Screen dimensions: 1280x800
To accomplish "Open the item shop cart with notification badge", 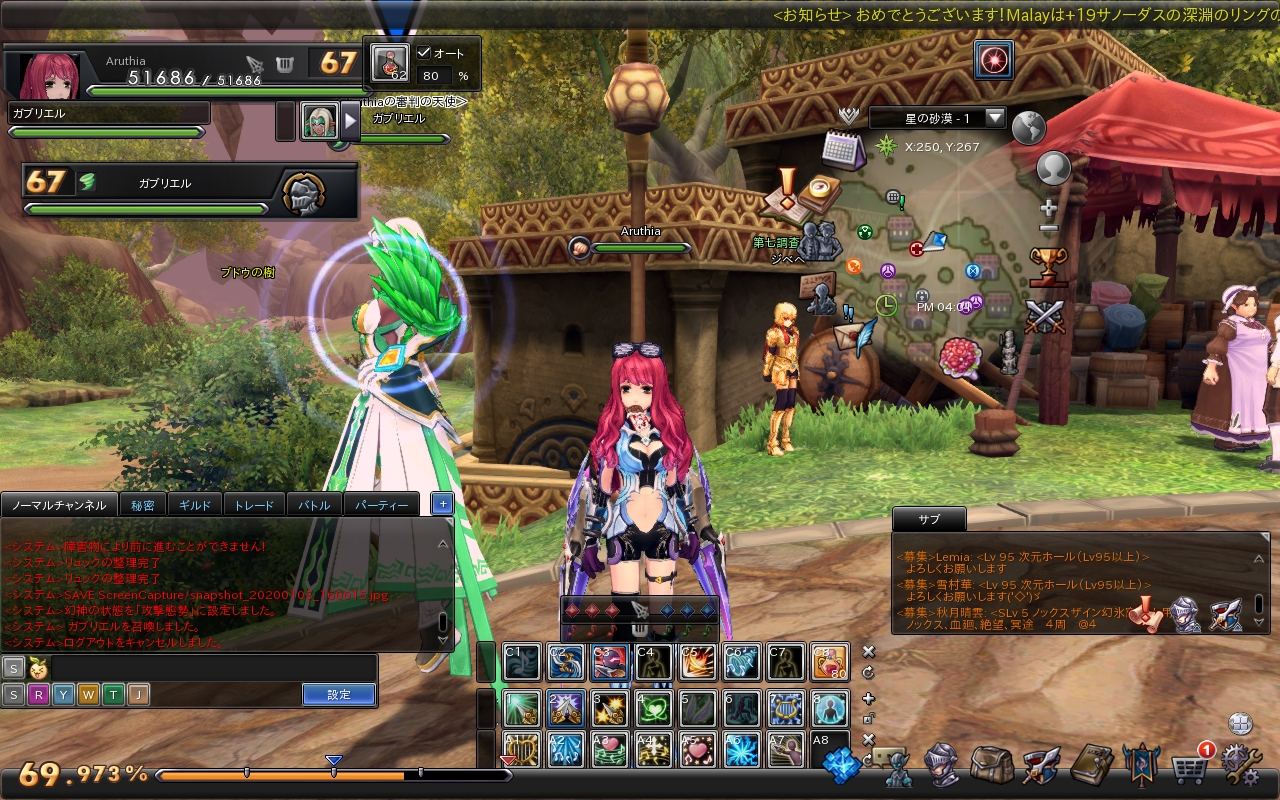I will (x=1190, y=768).
